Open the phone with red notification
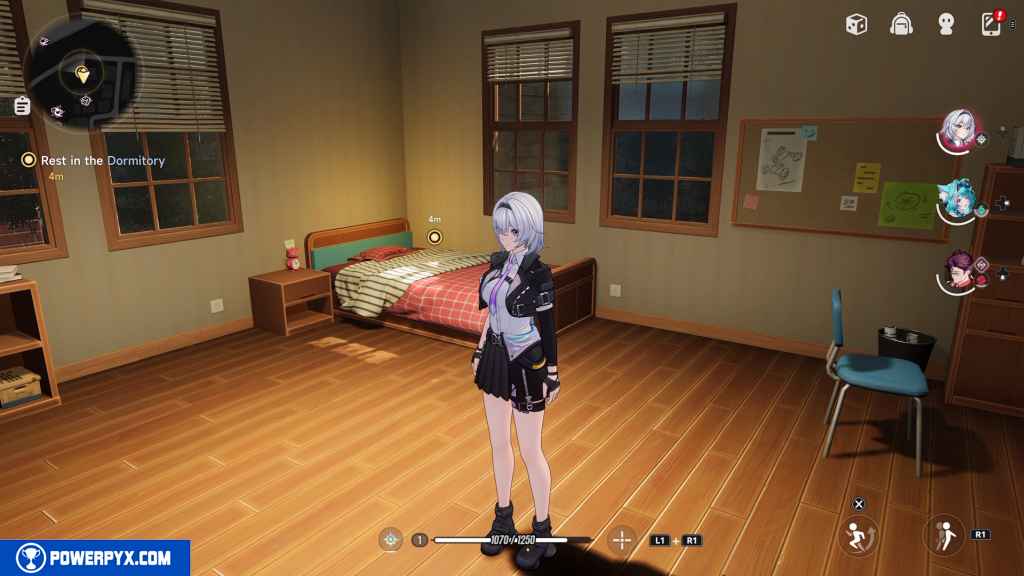The height and width of the screenshot is (576, 1024). 991,24
